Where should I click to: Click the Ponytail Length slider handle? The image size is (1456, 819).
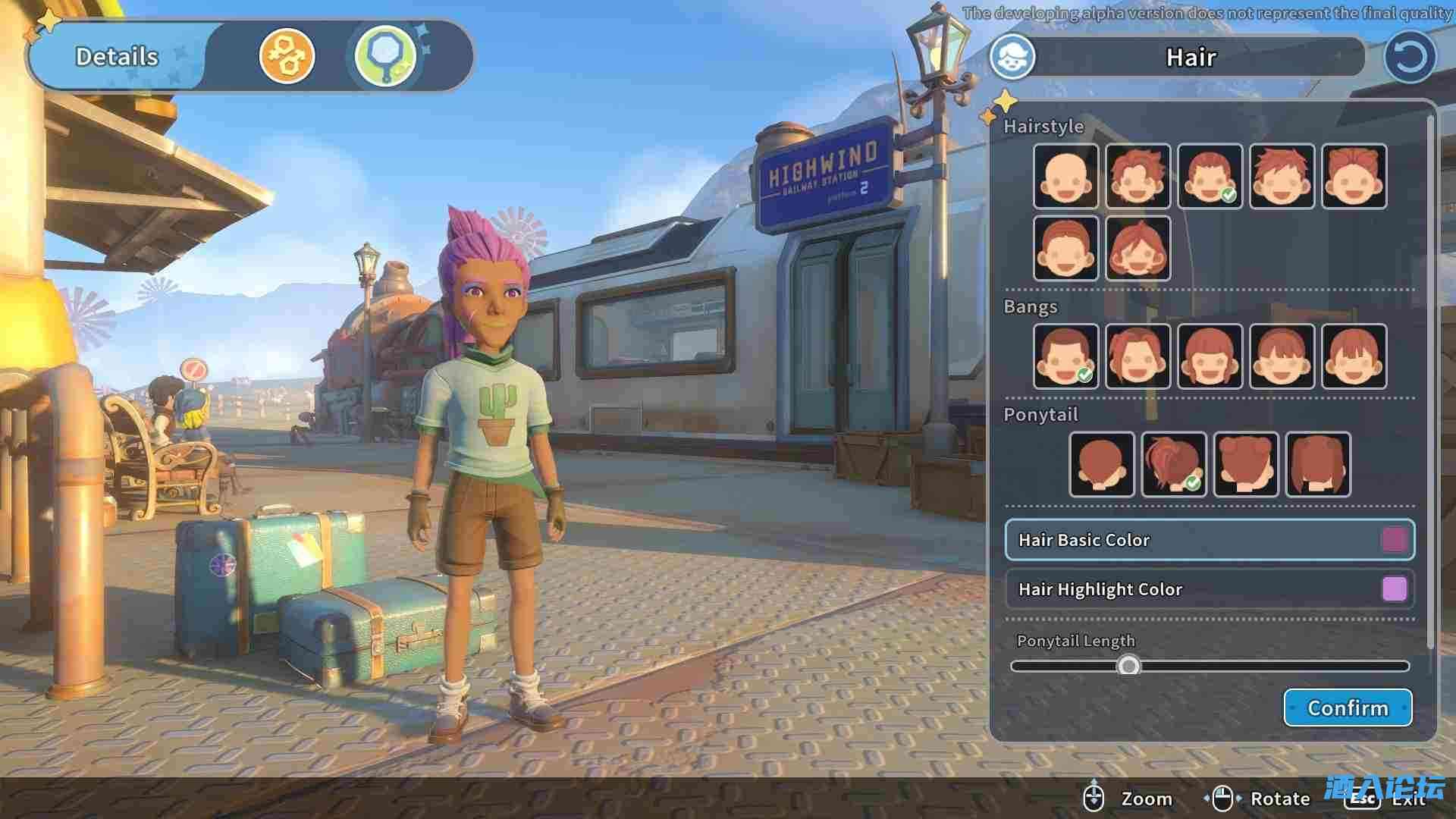coord(1128,666)
